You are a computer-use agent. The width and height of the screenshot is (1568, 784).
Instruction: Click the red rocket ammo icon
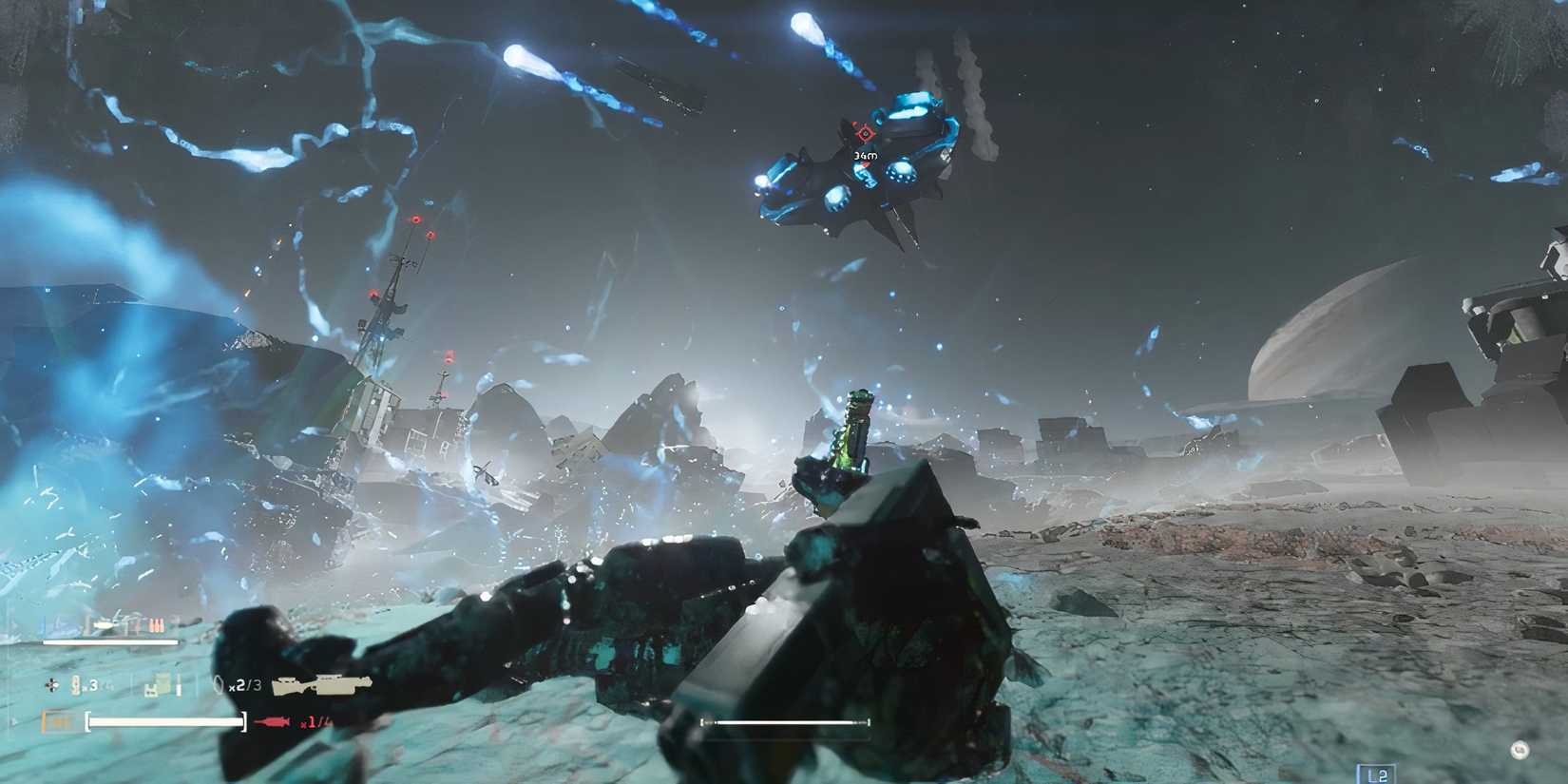click(272, 721)
